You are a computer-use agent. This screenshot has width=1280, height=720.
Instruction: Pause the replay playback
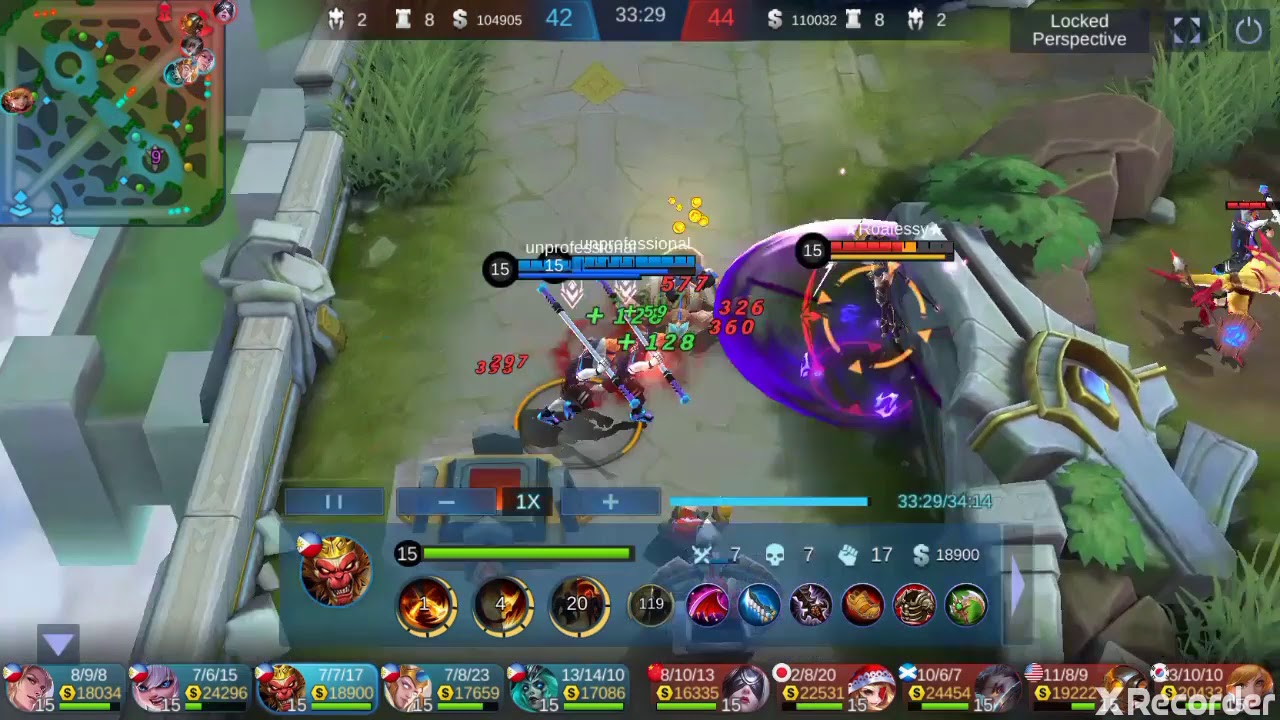click(334, 501)
